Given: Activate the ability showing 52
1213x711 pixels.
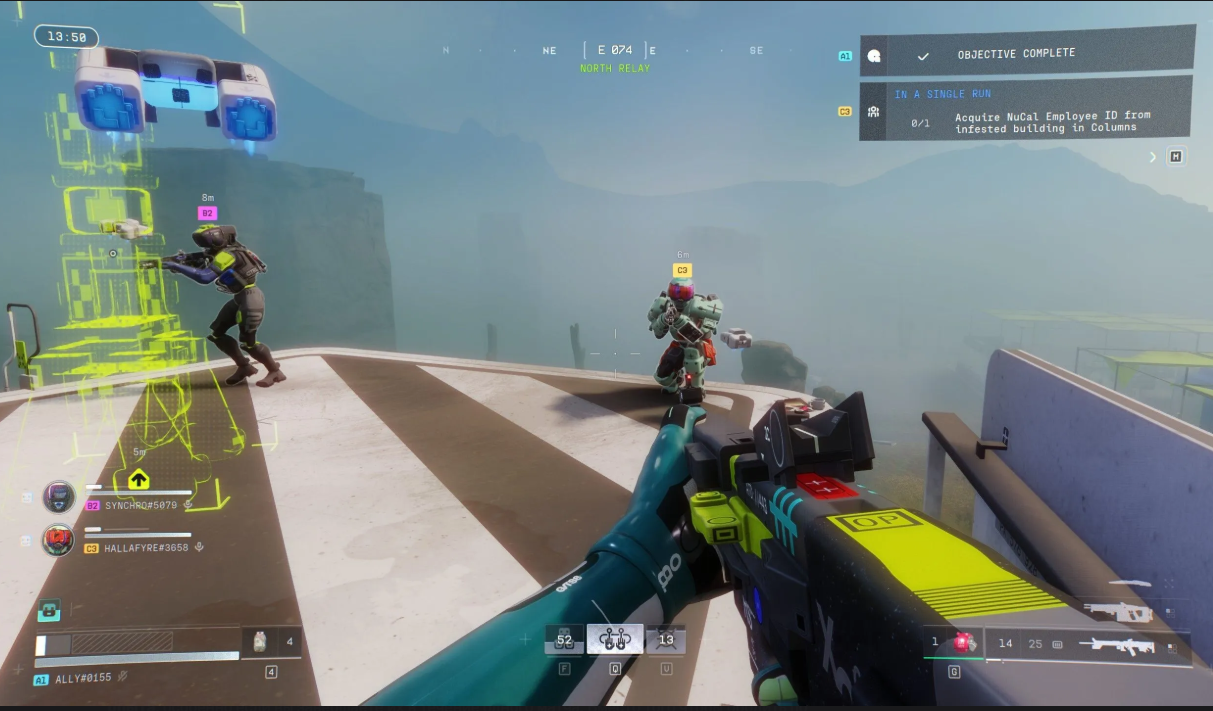Looking at the screenshot, I should pos(564,640).
